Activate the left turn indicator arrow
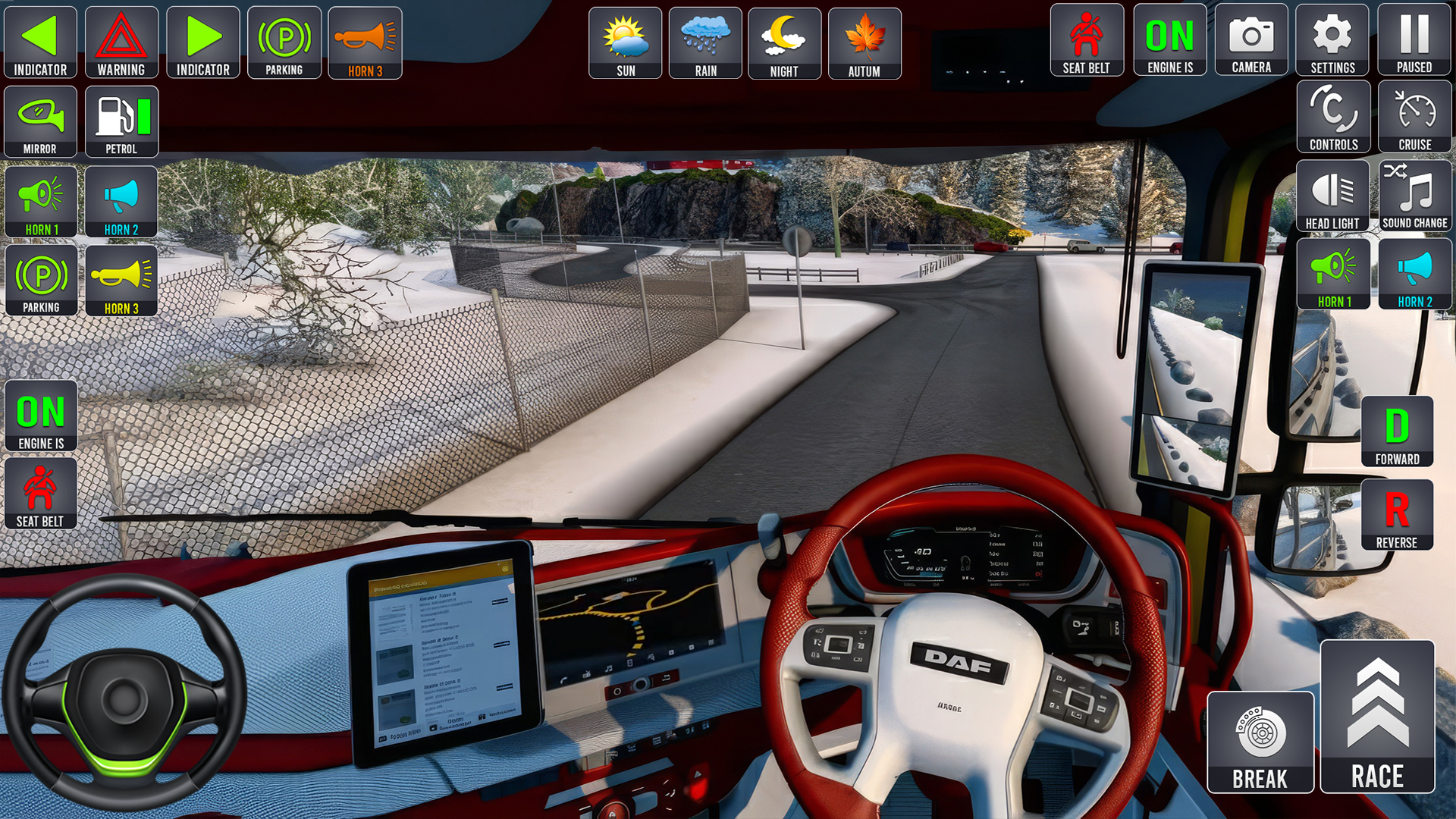 point(40,42)
